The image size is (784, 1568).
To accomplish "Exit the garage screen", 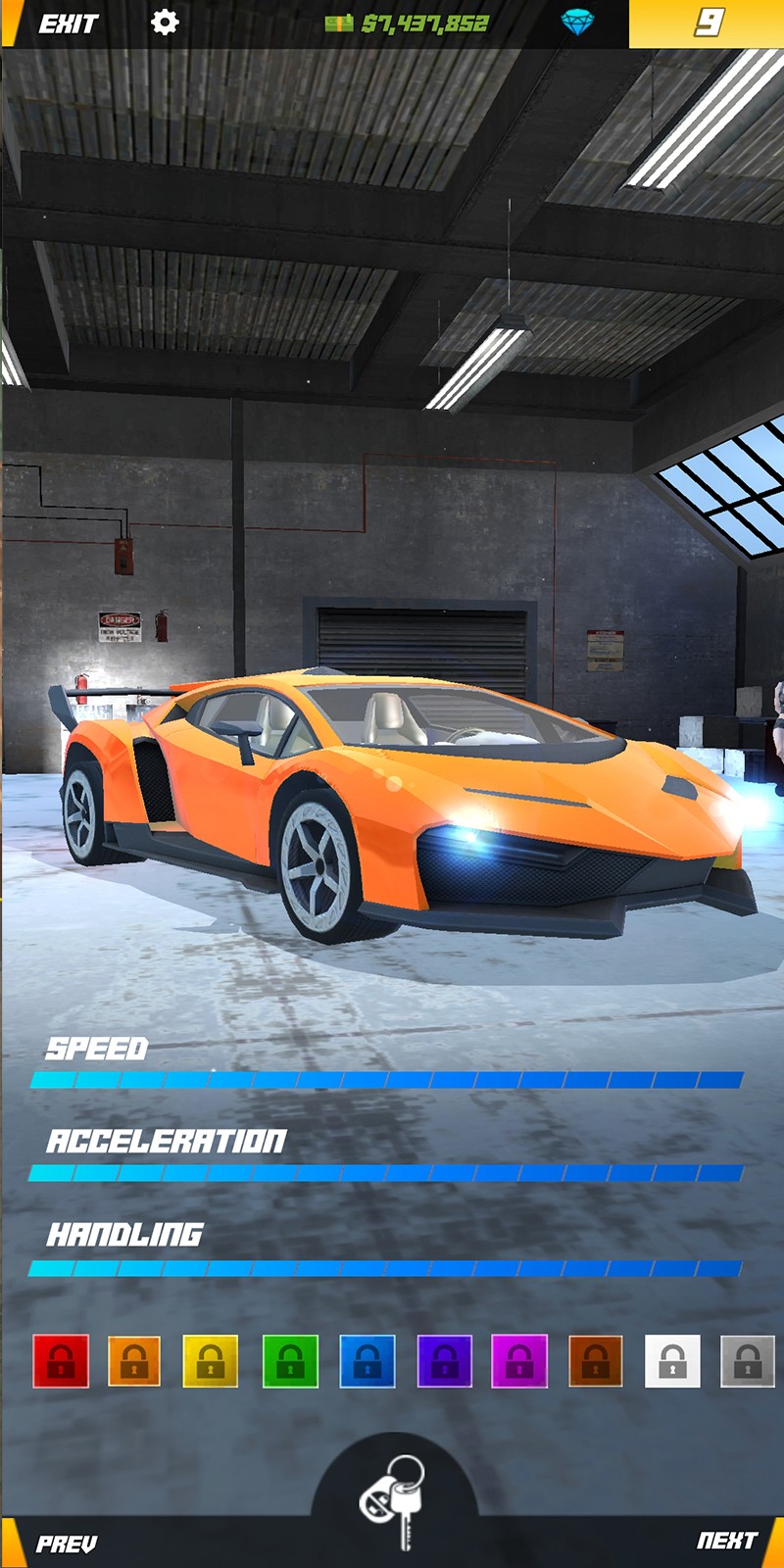I will click(x=68, y=24).
